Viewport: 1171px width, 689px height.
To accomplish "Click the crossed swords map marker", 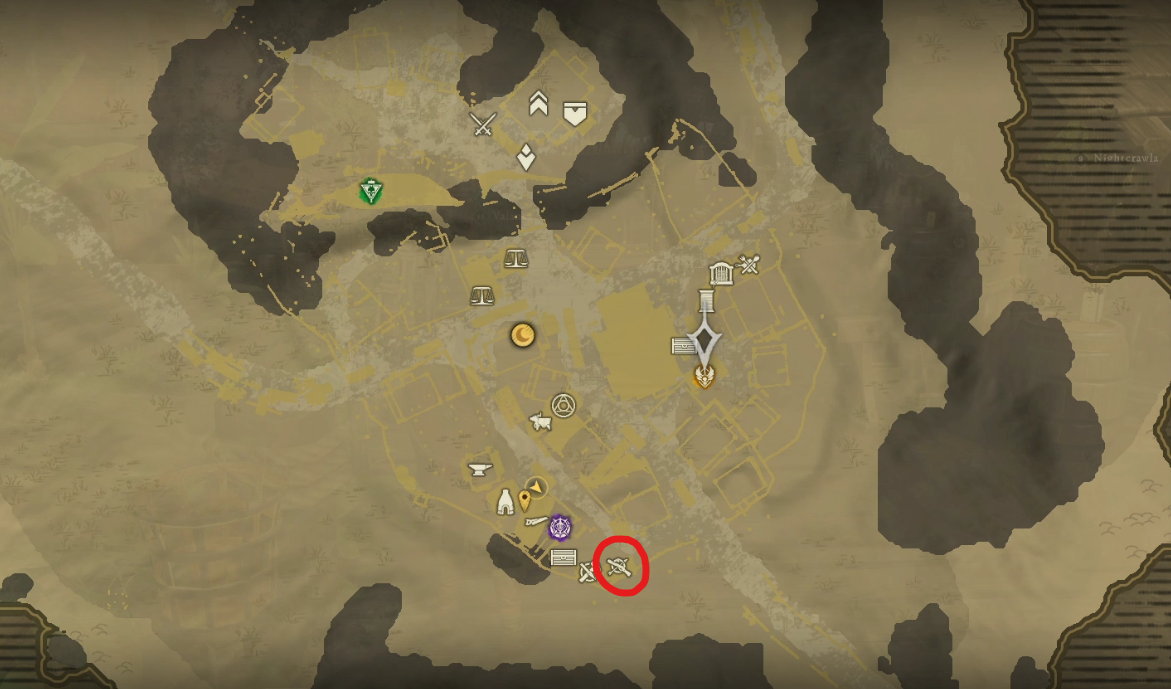I will [x=484, y=124].
